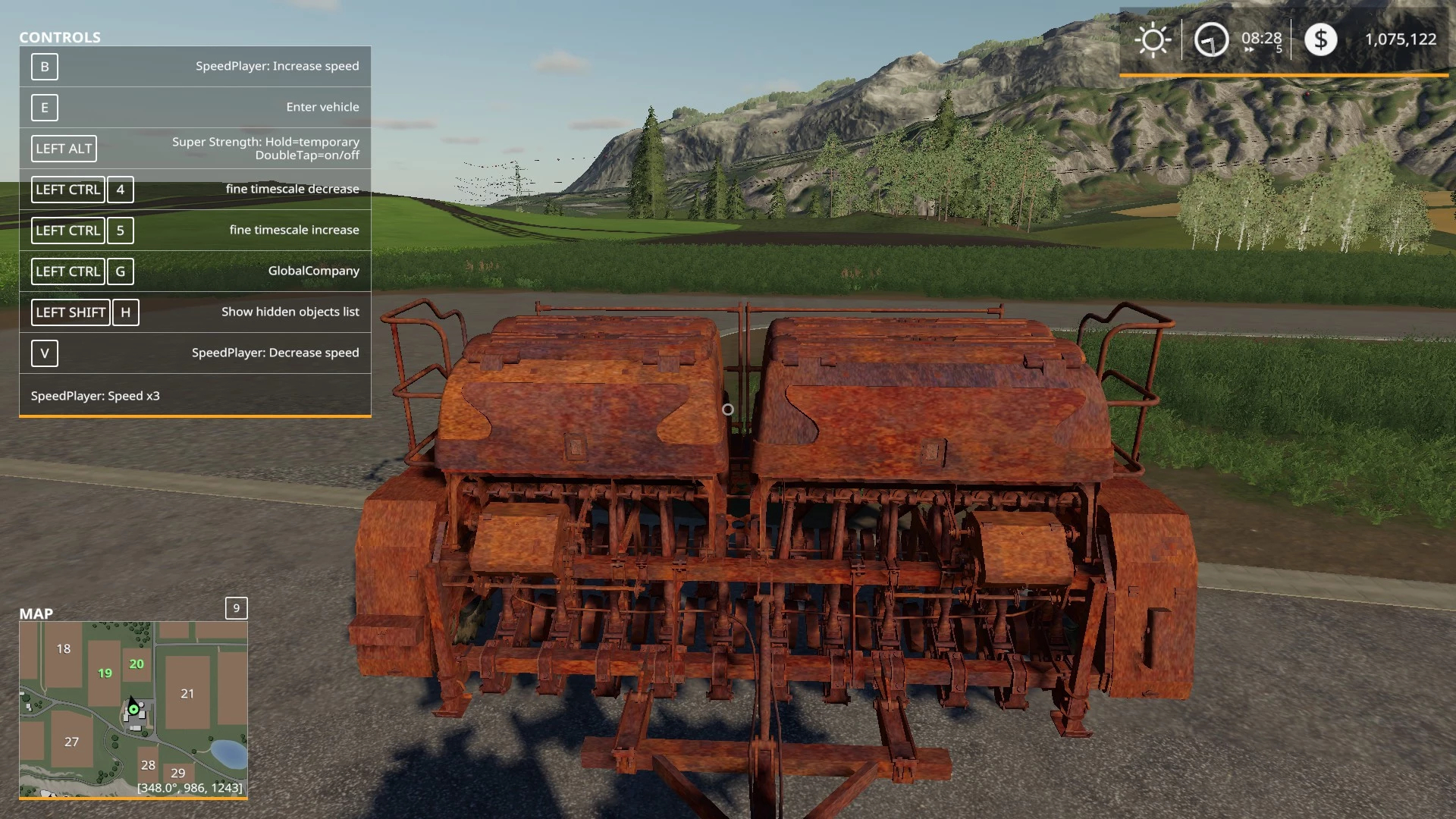Choose owned field 20 on the minimap

[x=136, y=664]
